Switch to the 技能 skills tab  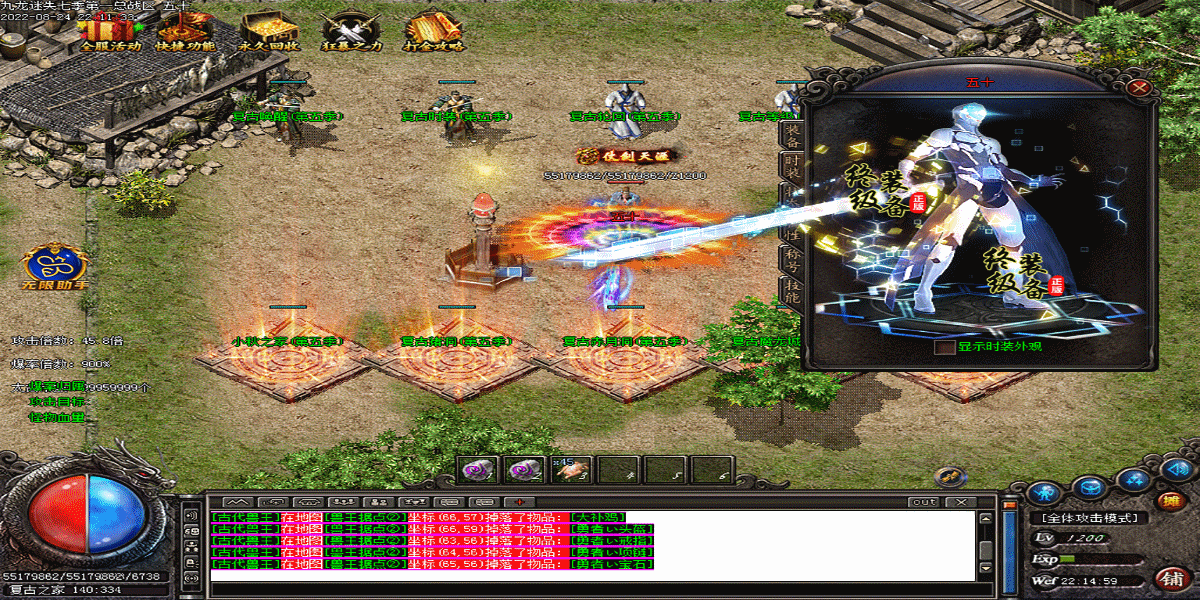pyautogui.click(x=791, y=291)
